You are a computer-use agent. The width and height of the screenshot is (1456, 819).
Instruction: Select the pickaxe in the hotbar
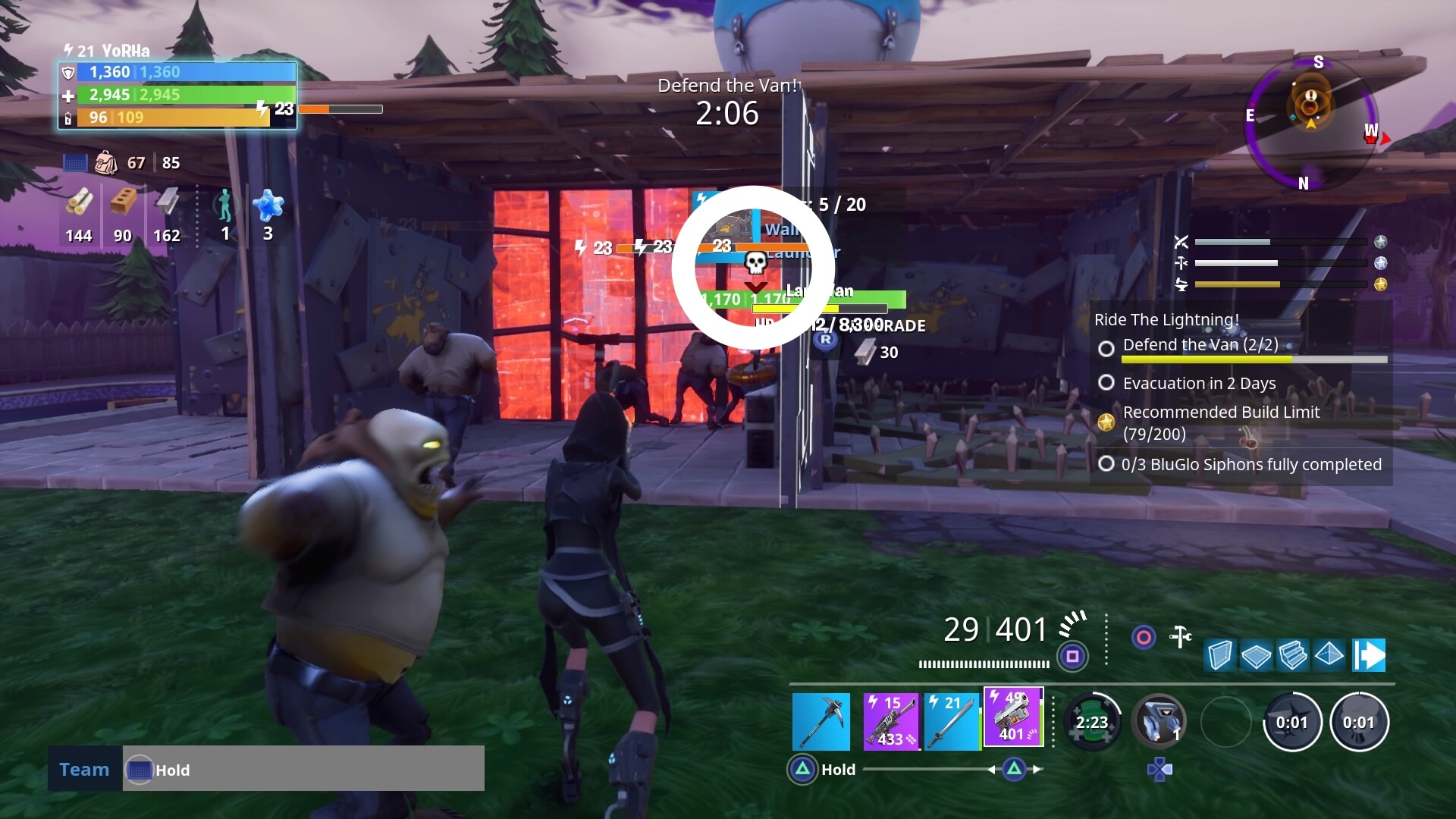[821, 720]
